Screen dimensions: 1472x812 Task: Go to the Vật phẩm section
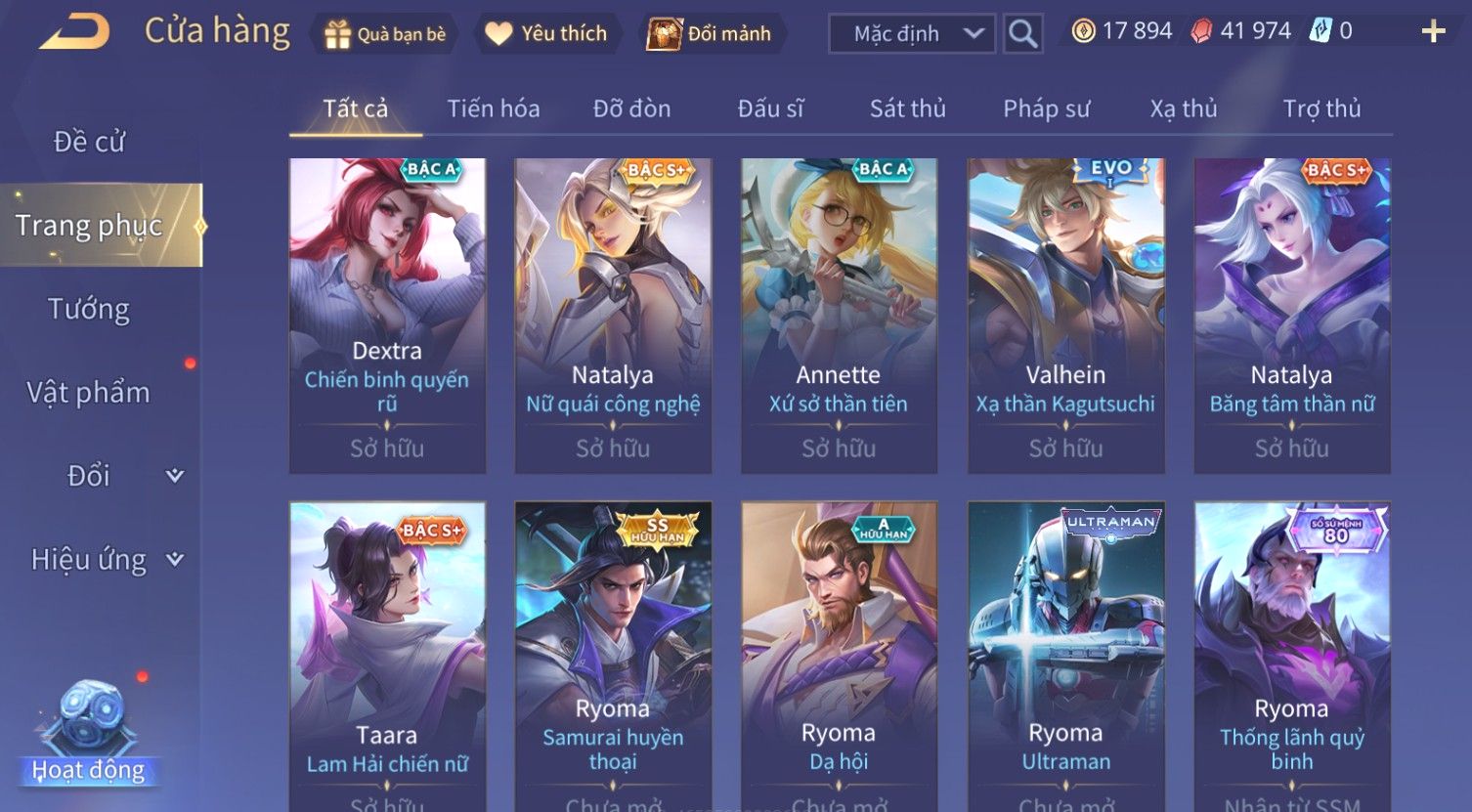89,393
